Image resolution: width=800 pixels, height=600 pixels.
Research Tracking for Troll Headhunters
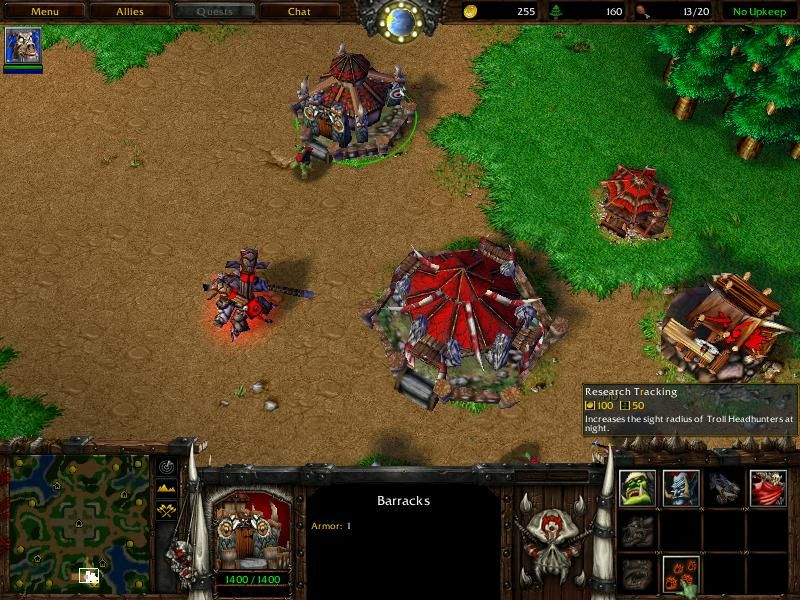(x=681, y=574)
